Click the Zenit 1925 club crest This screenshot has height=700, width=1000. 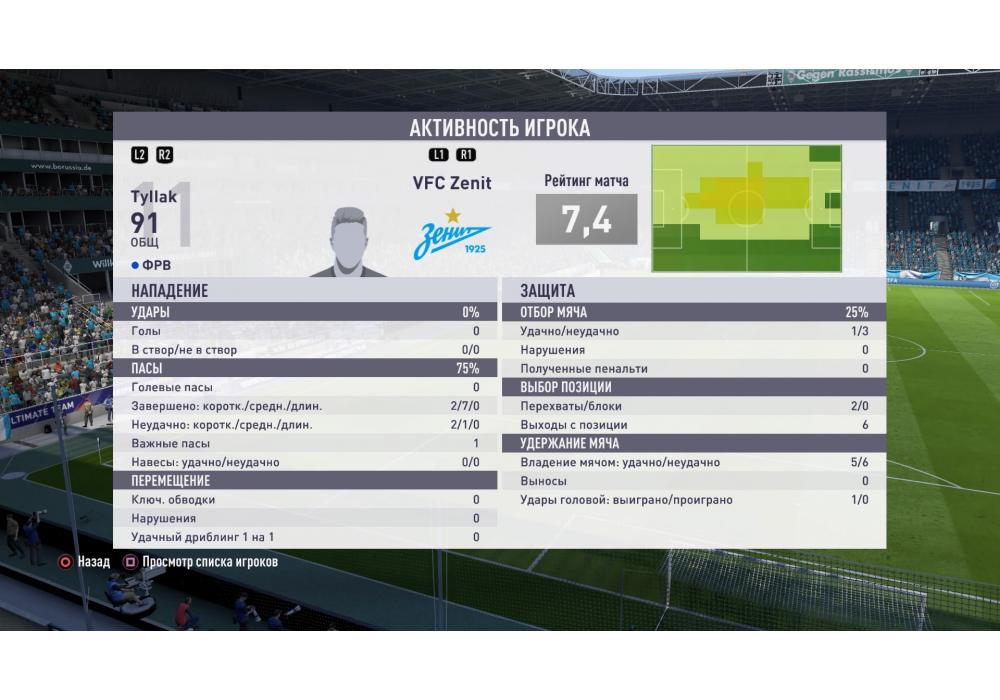click(x=452, y=236)
